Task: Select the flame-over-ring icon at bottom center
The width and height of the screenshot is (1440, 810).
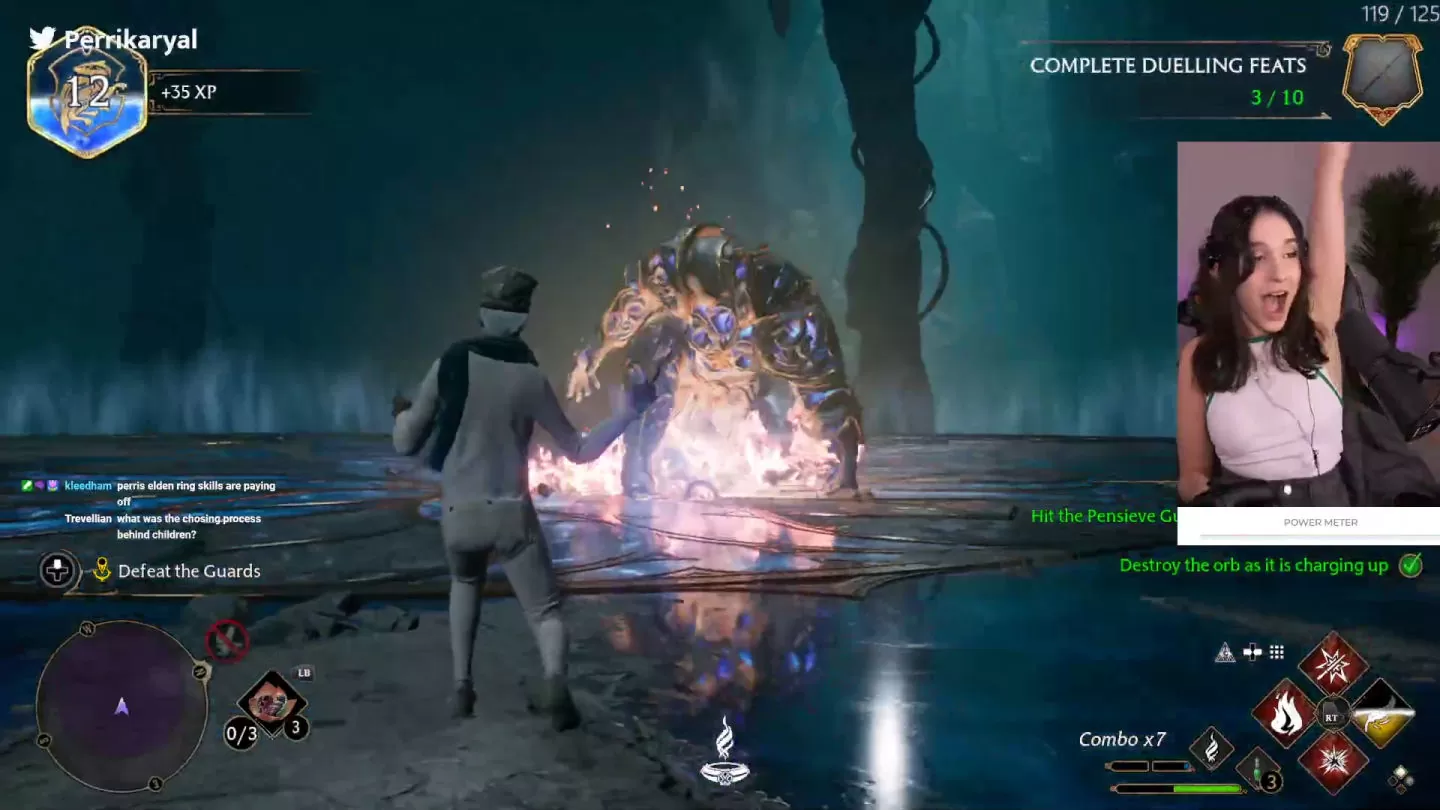Action: click(x=726, y=750)
